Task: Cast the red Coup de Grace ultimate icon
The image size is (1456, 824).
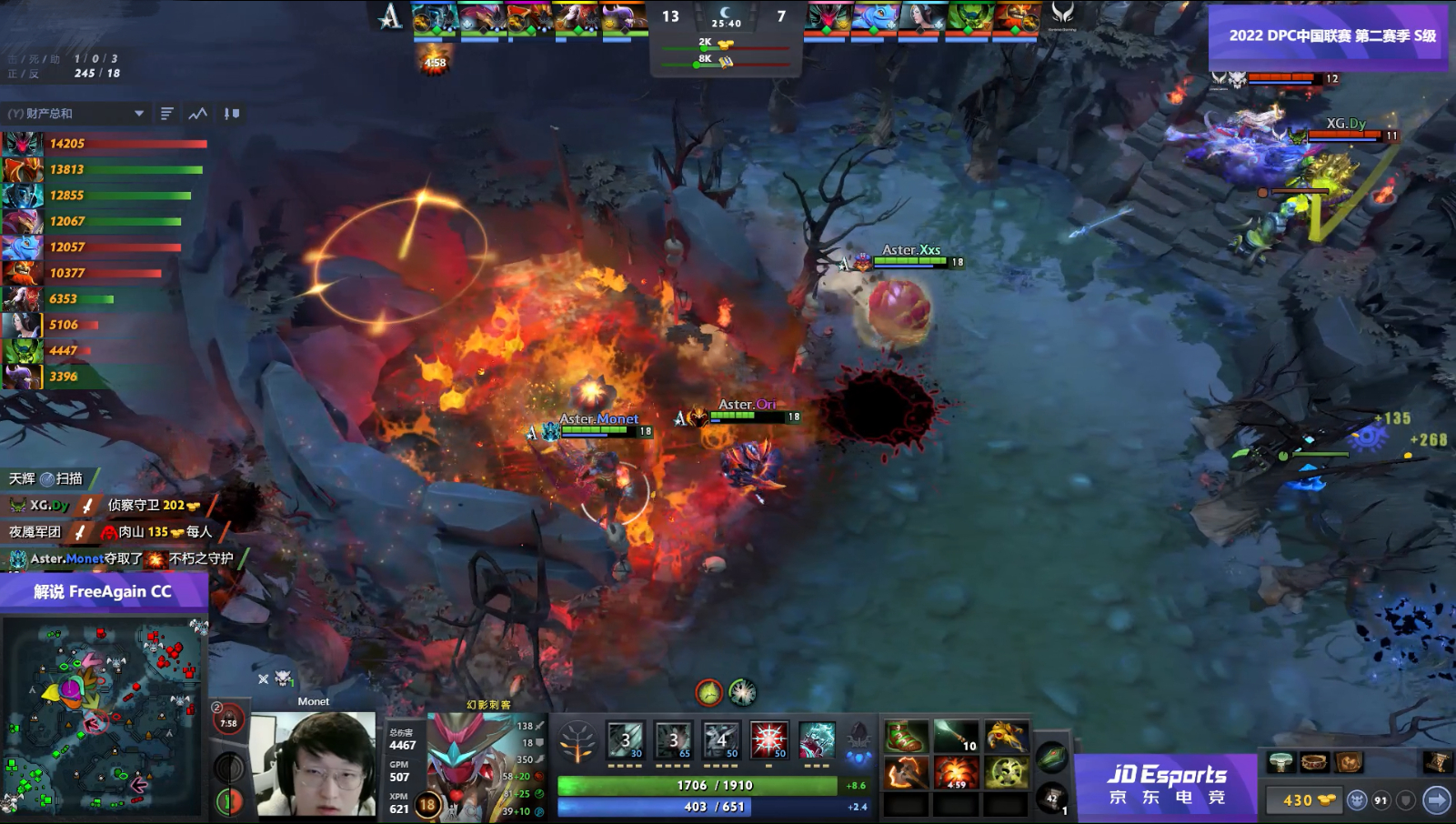Action: [x=769, y=739]
